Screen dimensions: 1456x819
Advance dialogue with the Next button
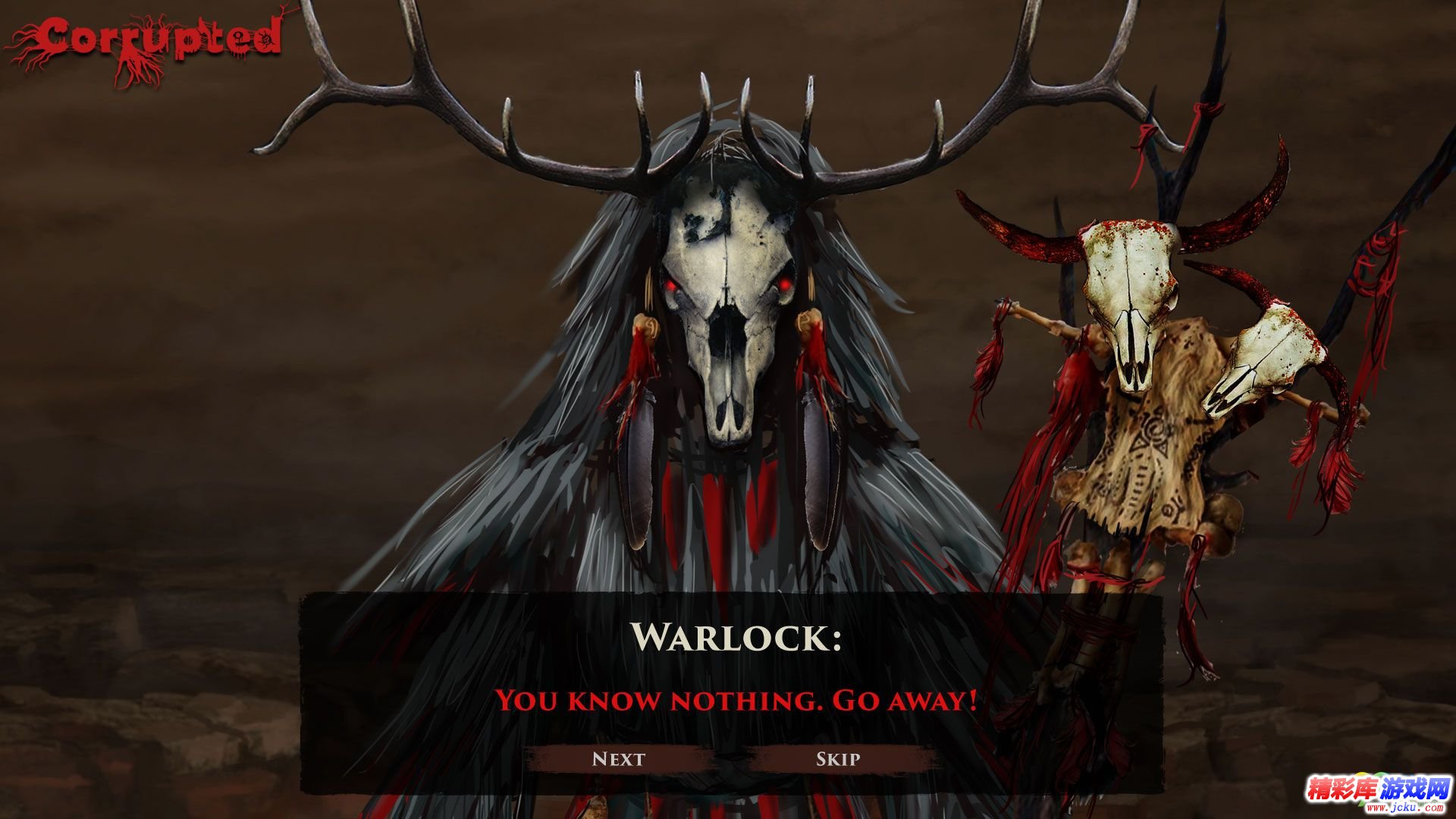tap(618, 759)
